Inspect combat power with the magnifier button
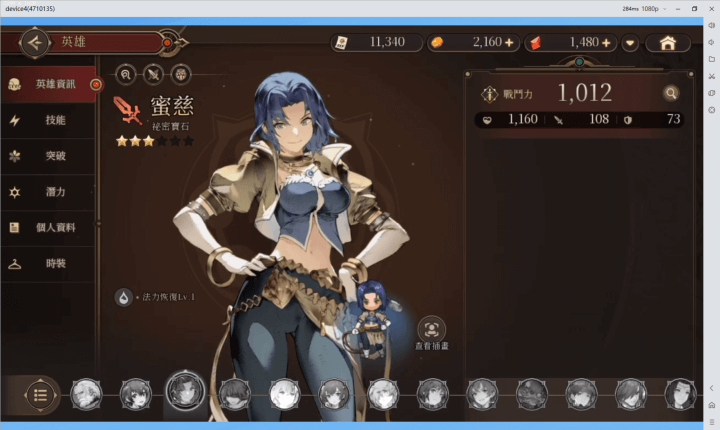720x430 pixels. 671,94
